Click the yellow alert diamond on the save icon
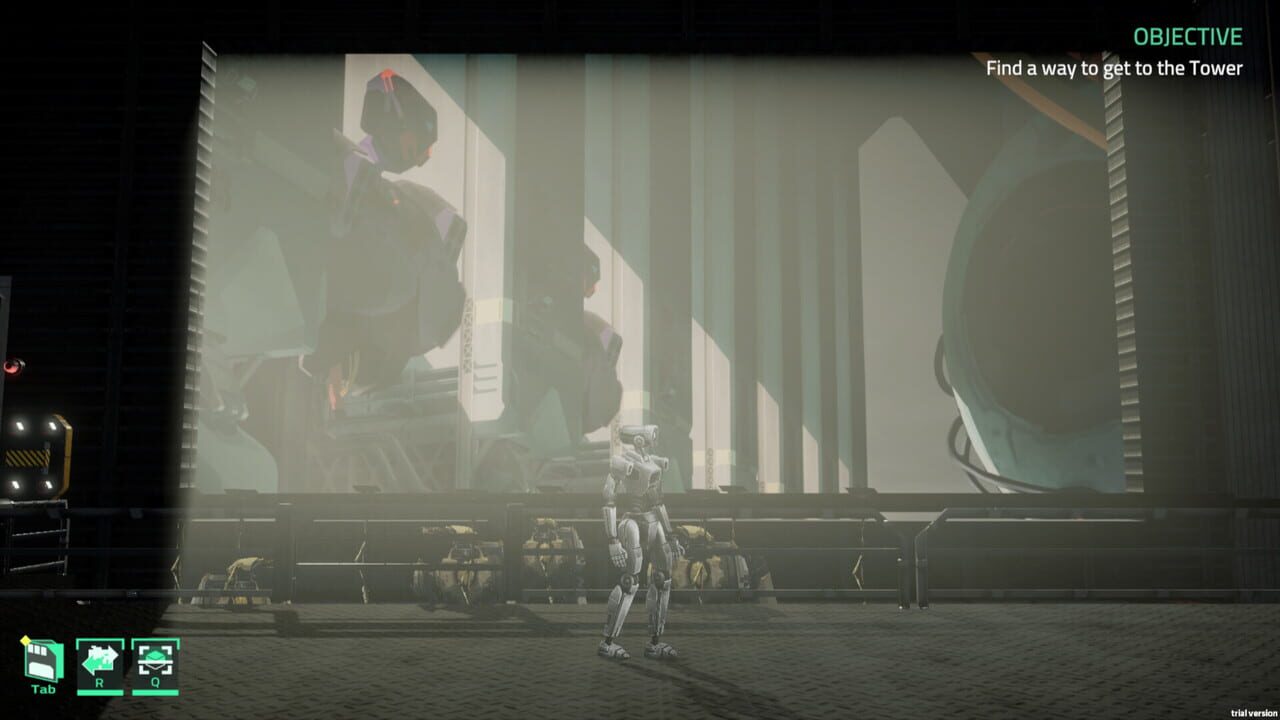The image size is (1280, 720). click(25, 640)
